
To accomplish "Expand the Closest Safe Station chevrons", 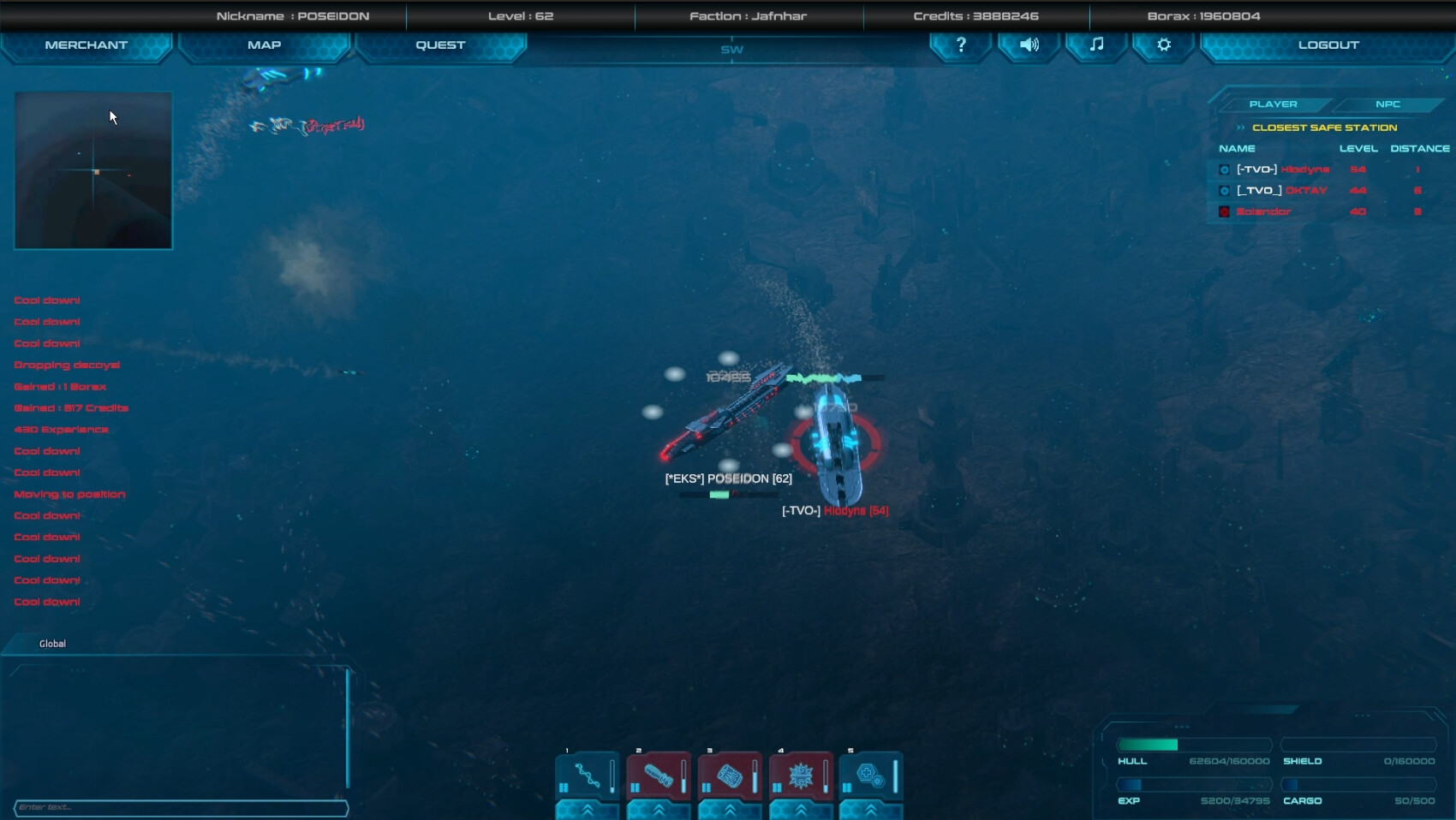I will 1241,127.
